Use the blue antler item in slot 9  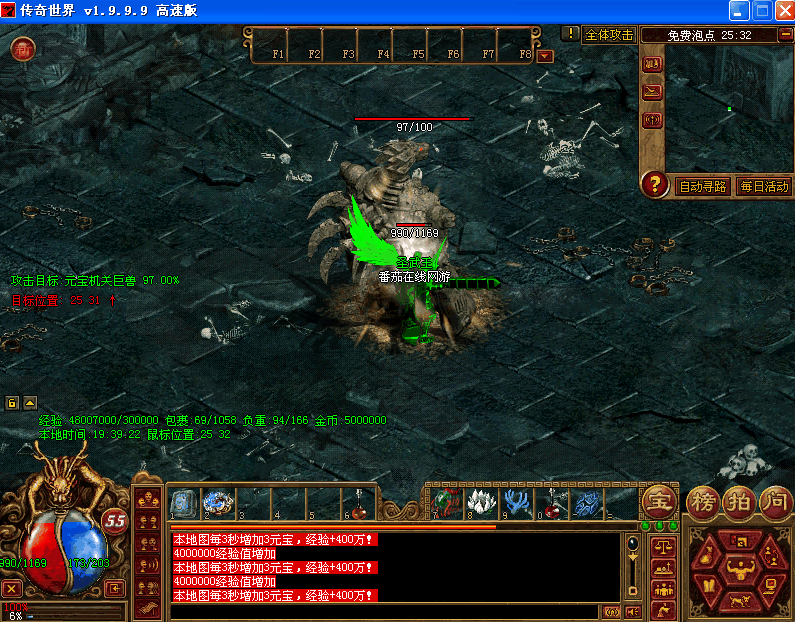pyautogui.click(x=517, y=504)
